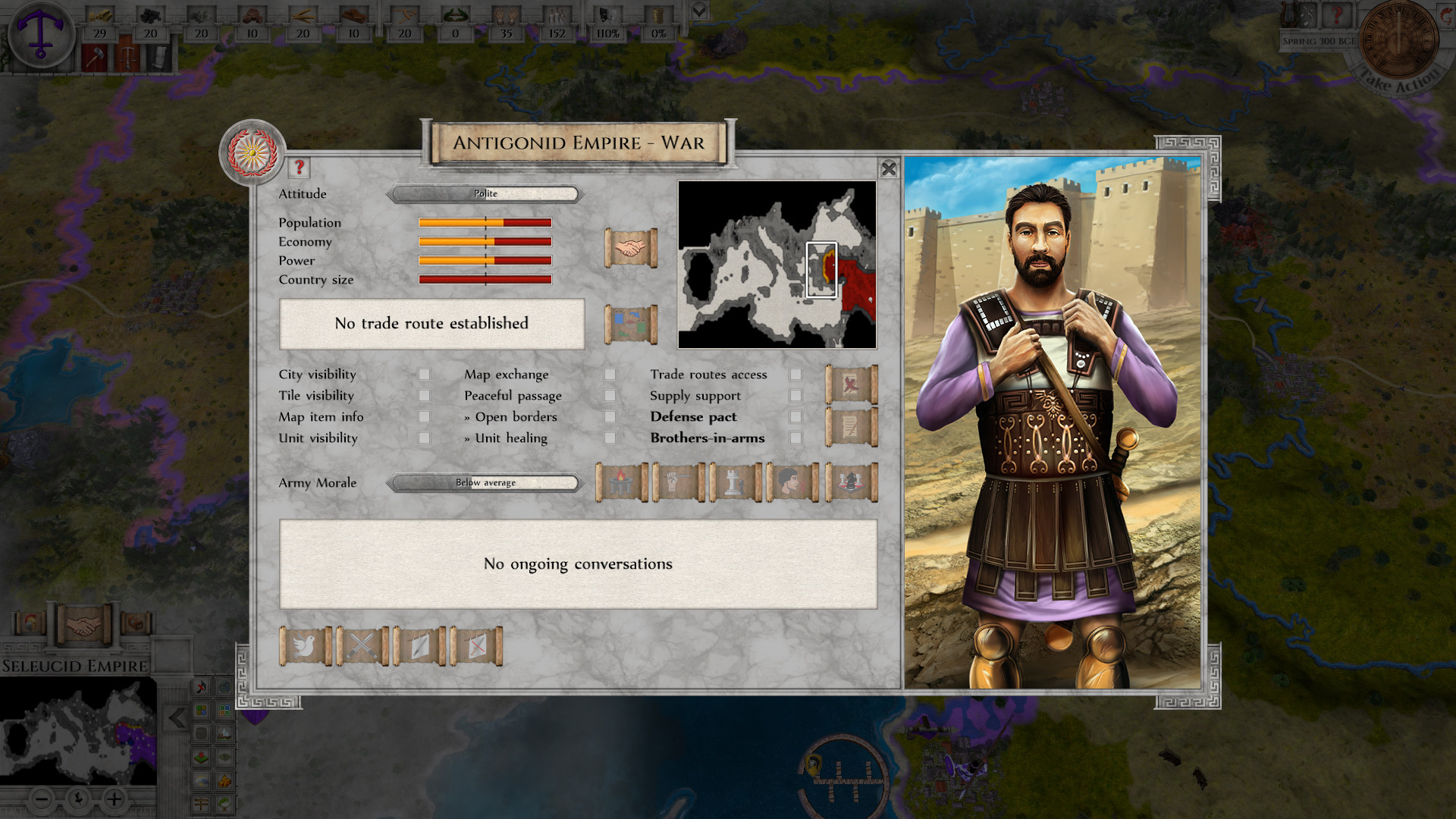
Task: Toggle the Defense pact checkbox
Action: (794, 416)
